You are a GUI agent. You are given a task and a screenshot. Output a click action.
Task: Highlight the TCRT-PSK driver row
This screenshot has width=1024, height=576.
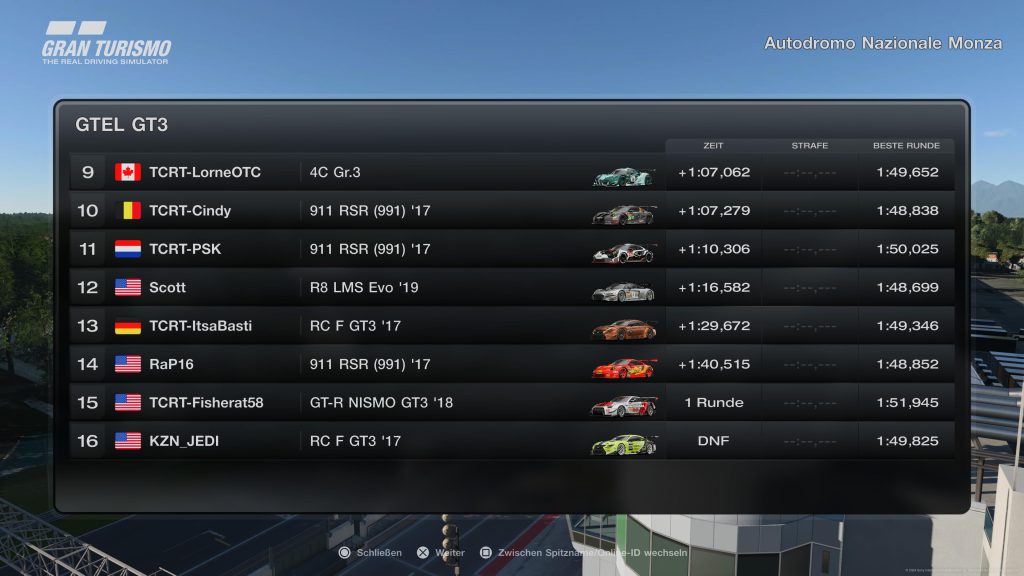pyautogui.click(x=510, y=249)
